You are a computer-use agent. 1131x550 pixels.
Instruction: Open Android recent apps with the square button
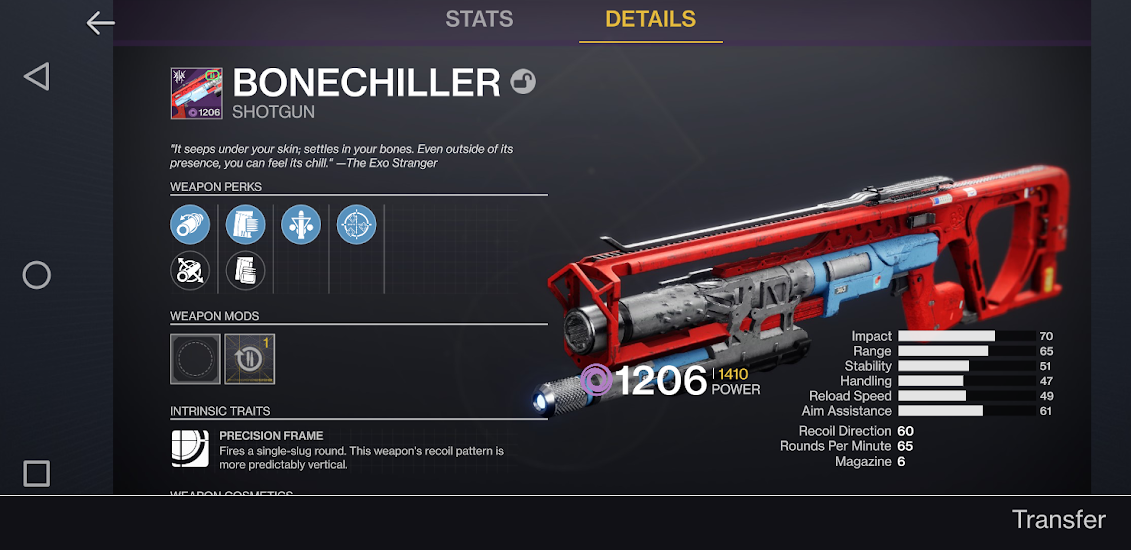[x=36, y=473]
